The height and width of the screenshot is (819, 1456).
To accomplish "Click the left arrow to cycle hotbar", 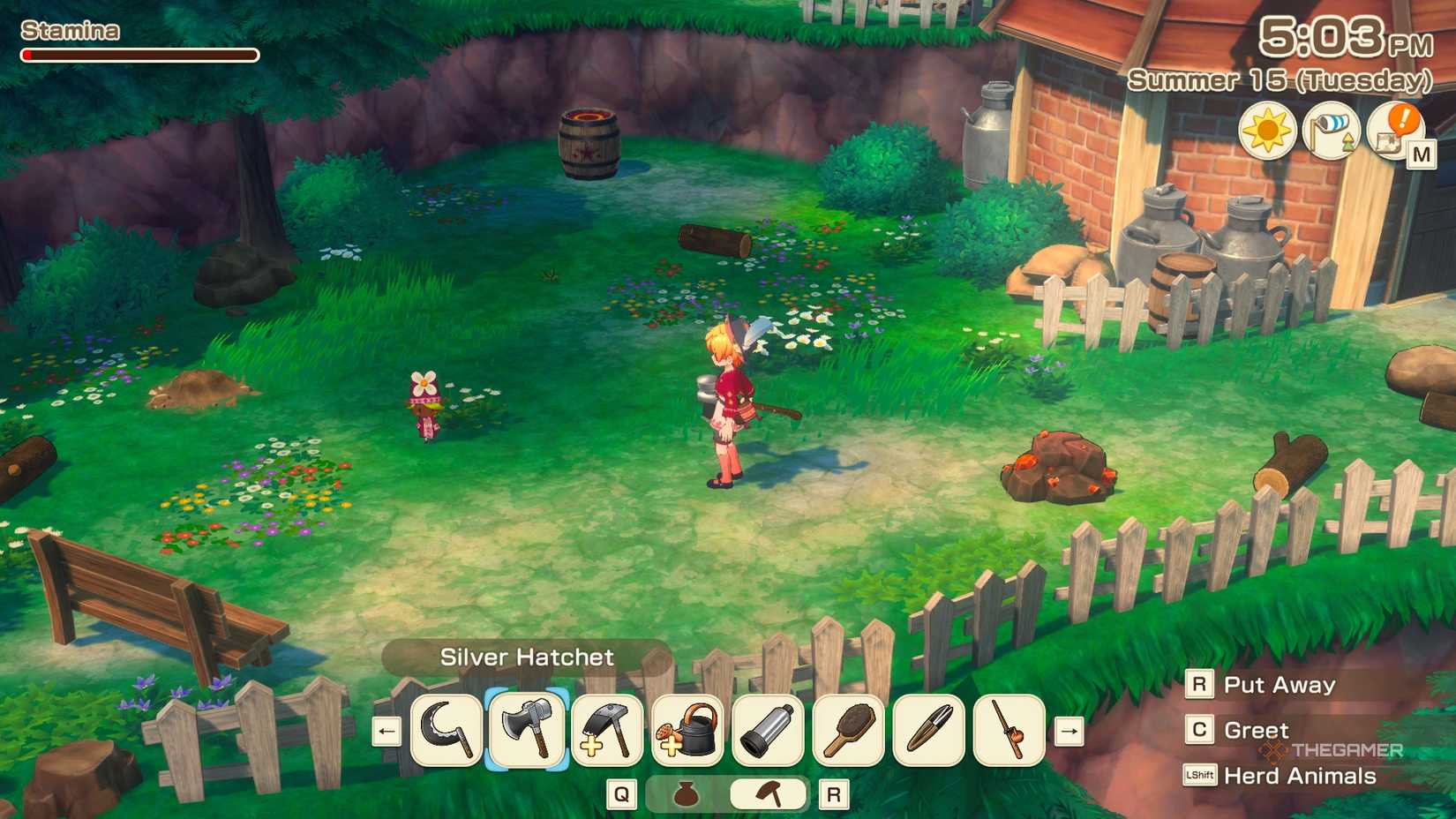I will coord(385,731).
